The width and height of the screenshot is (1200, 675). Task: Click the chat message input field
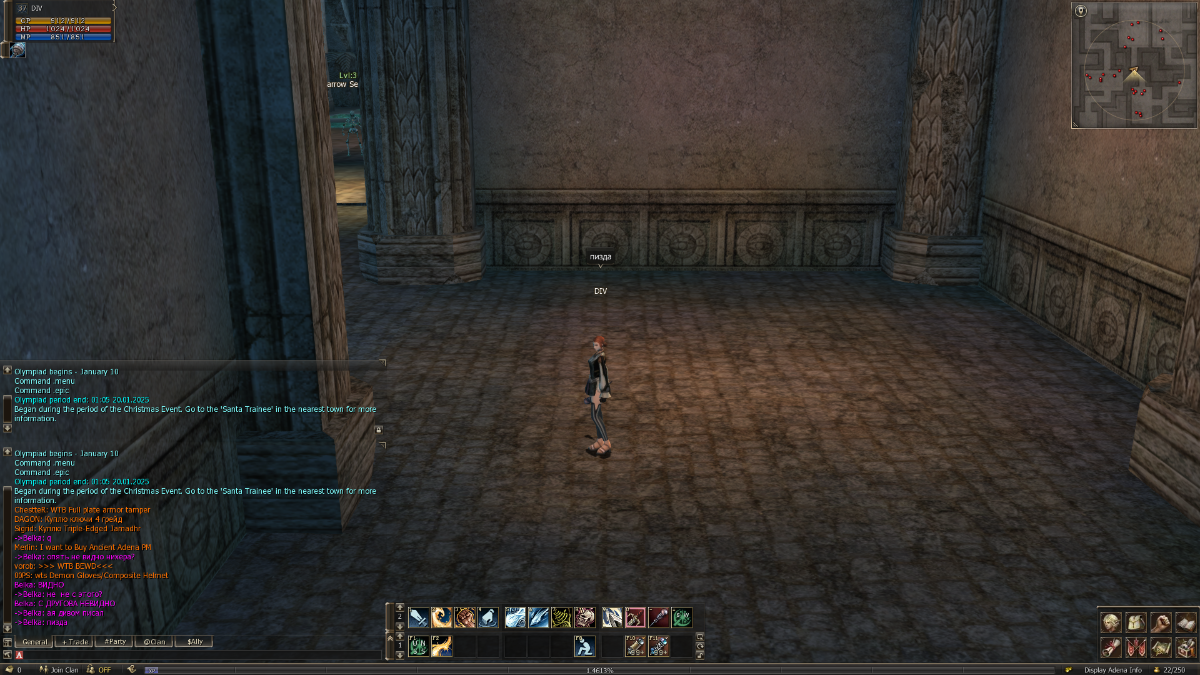pos(200,655)
